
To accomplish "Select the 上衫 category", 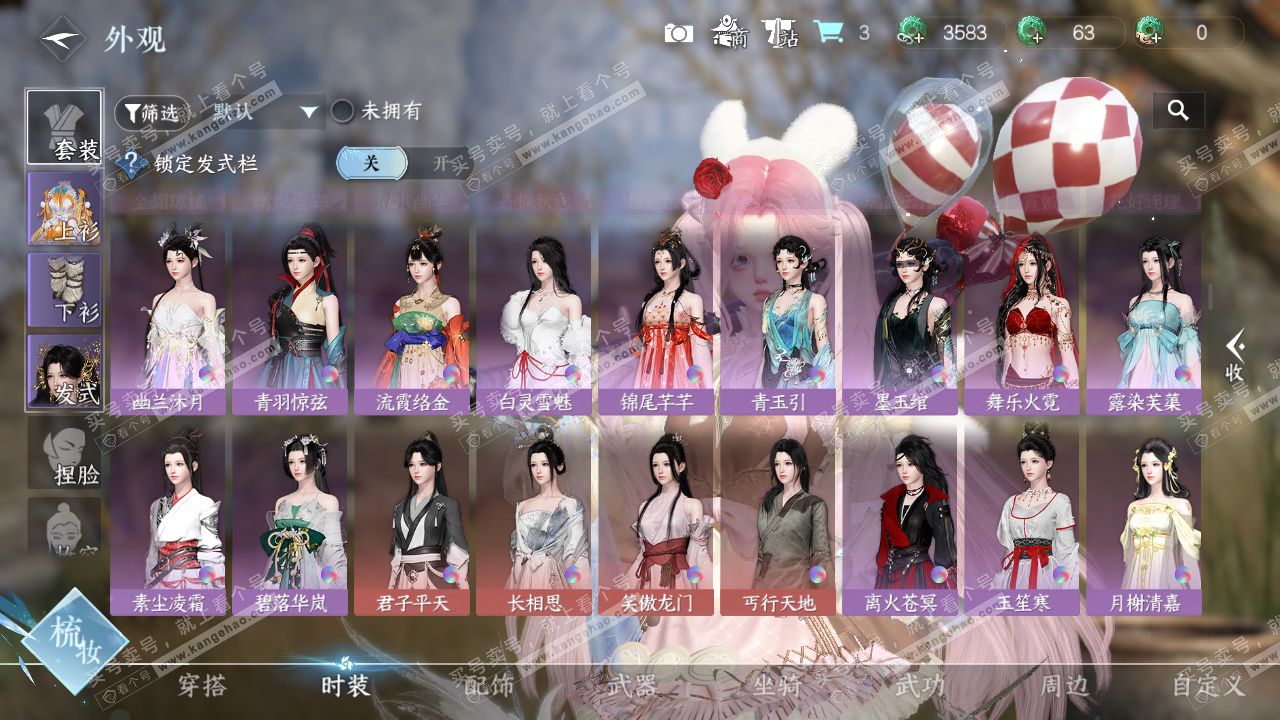I will point(64,209).
